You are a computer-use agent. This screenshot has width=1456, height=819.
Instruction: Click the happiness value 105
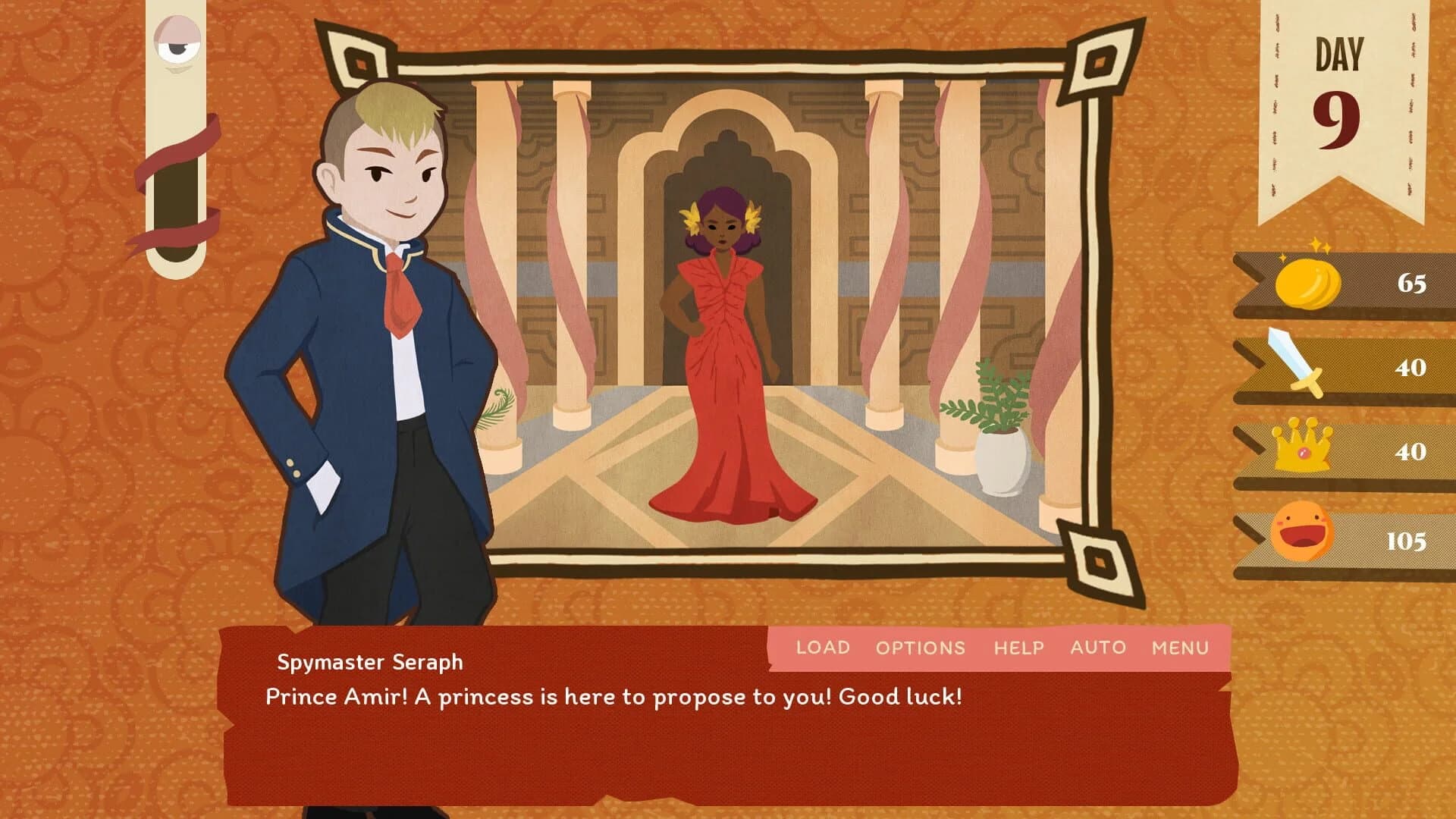point(1408,541)
